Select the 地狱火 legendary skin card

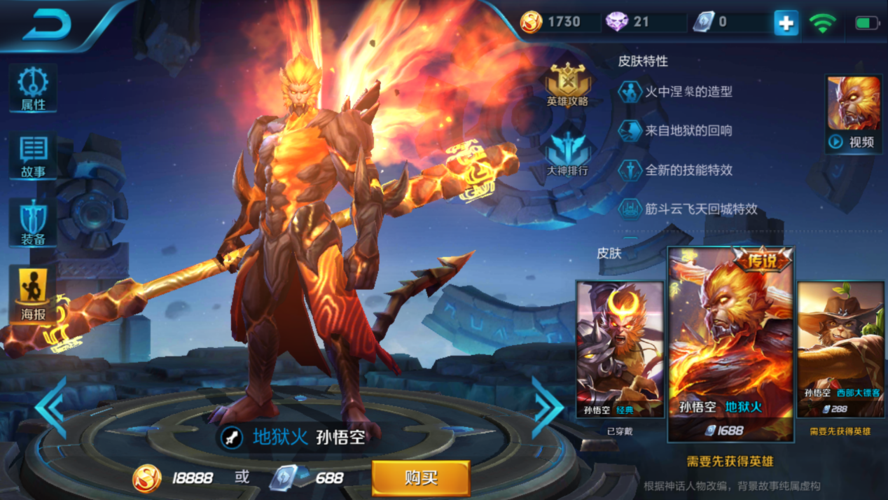[x=730, y=345]
